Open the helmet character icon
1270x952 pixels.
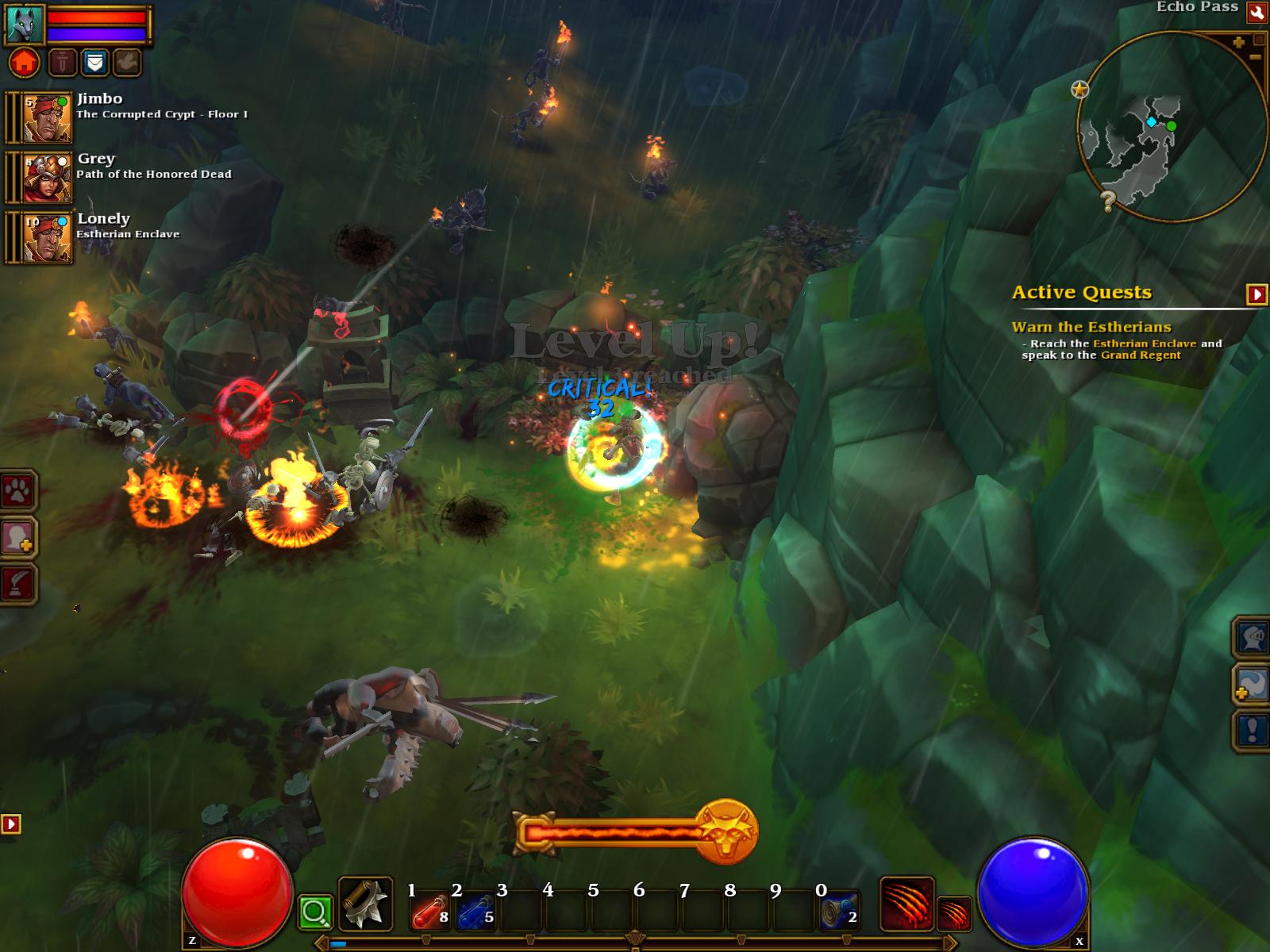pos(1251,637)
